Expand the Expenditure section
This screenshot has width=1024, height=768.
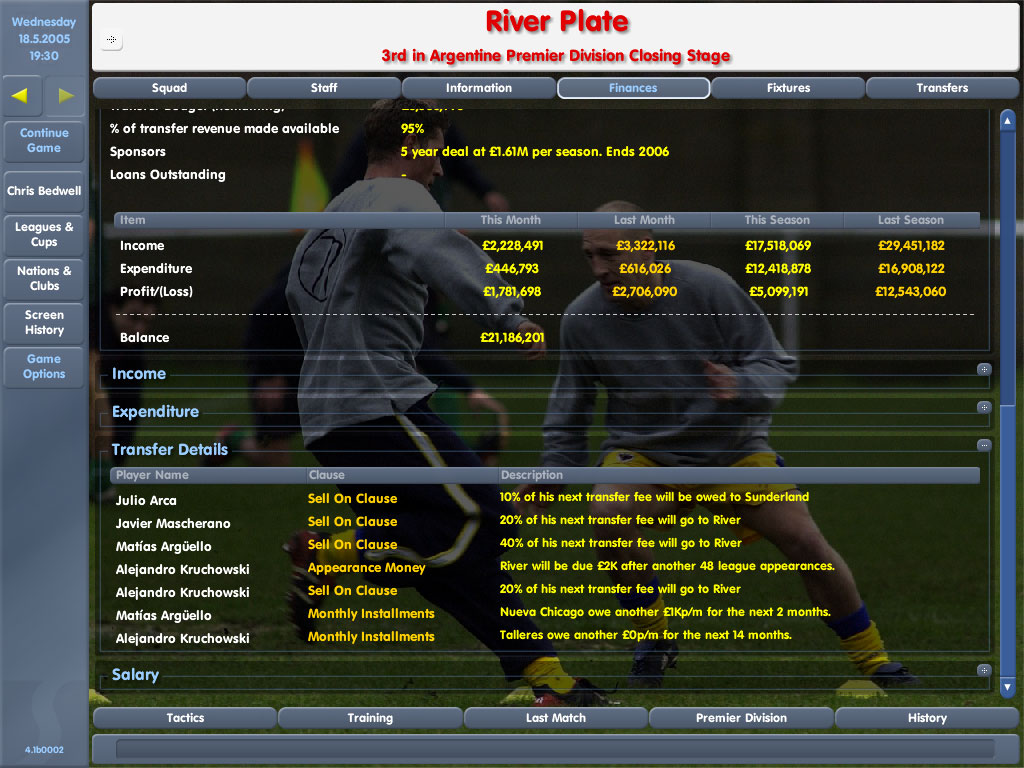tap(984, 408)
